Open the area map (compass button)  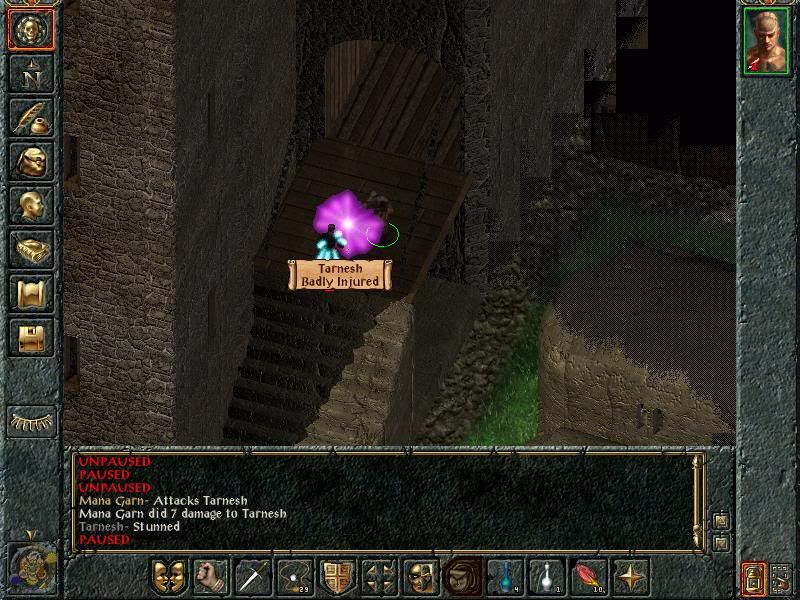31,73
